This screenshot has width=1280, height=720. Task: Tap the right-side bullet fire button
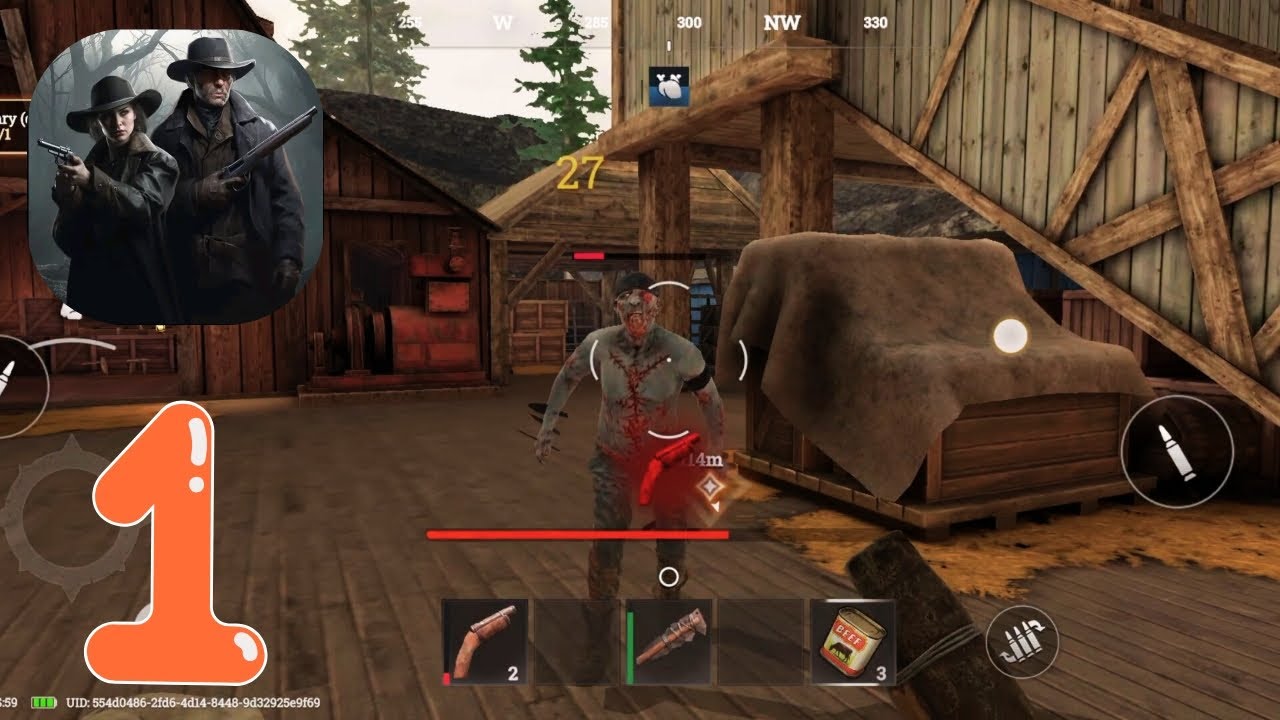(1176, 451)
